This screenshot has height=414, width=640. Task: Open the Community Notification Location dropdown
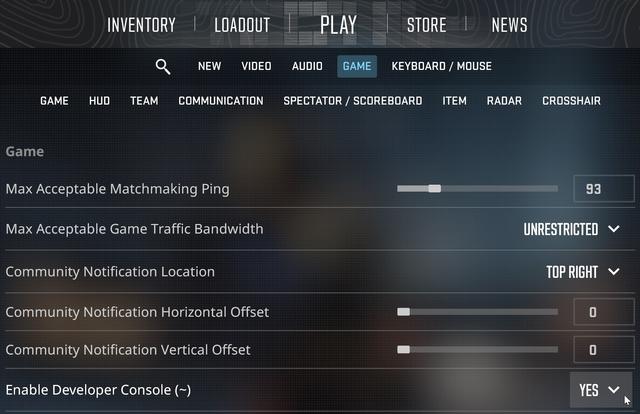(x=584, y=272)
